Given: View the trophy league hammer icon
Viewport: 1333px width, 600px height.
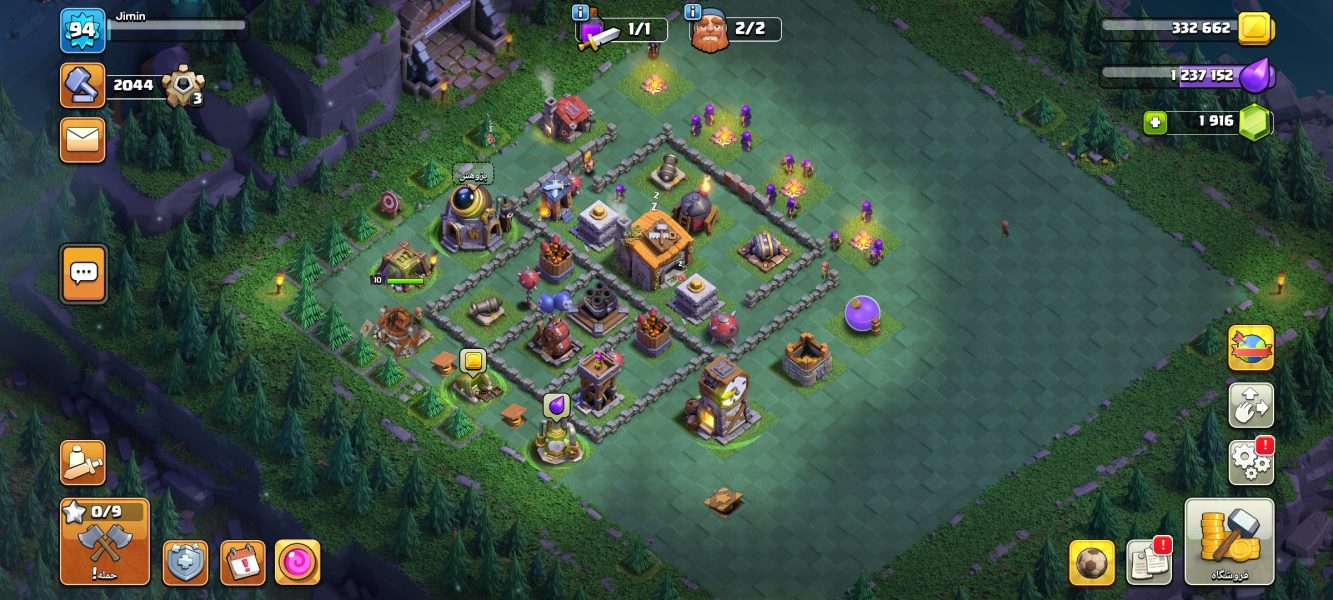Looking at the screenshot, I should click(83, 85).
